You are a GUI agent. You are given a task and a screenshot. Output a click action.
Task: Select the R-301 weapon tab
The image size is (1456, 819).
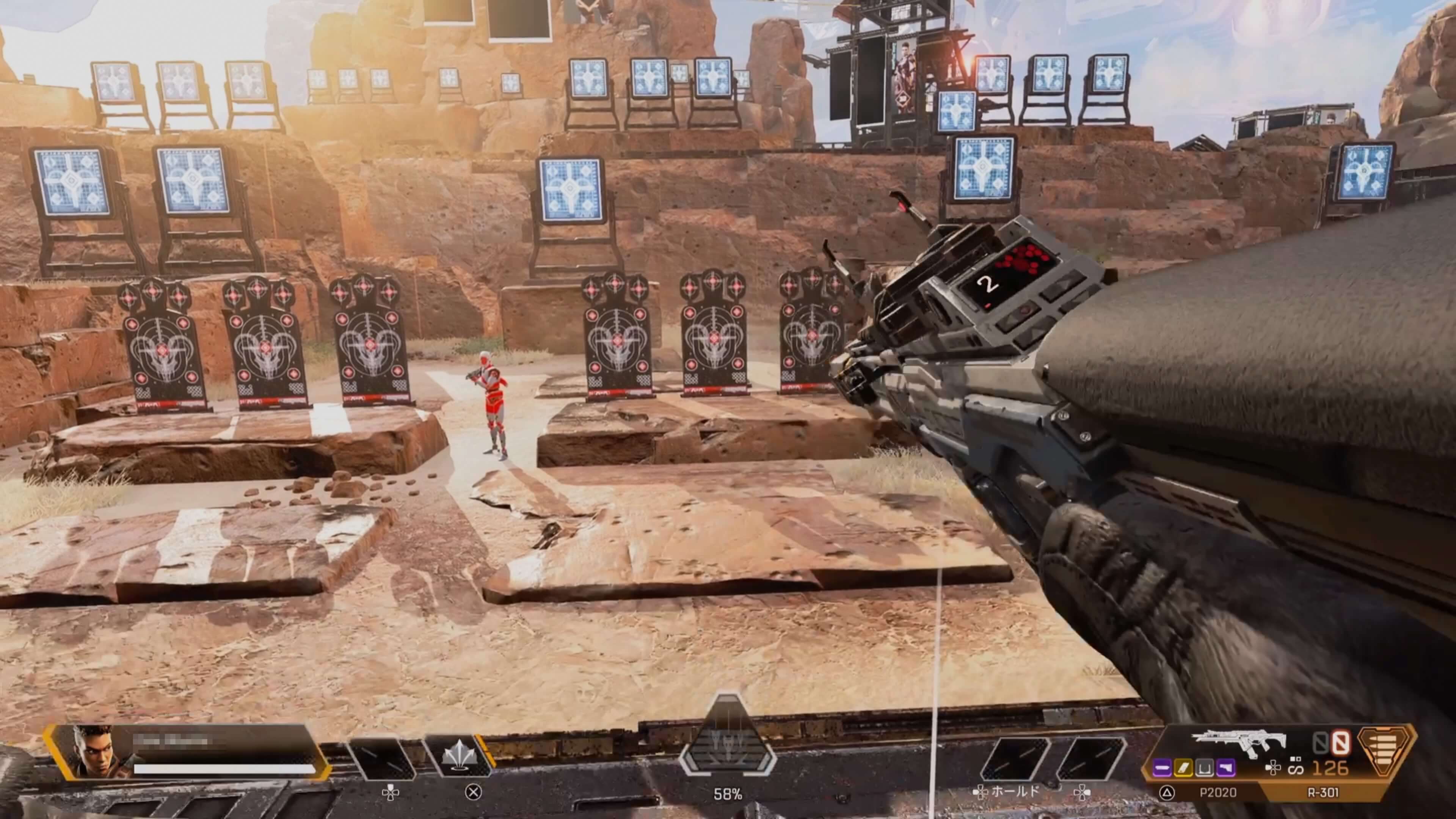pos(1323,792)
